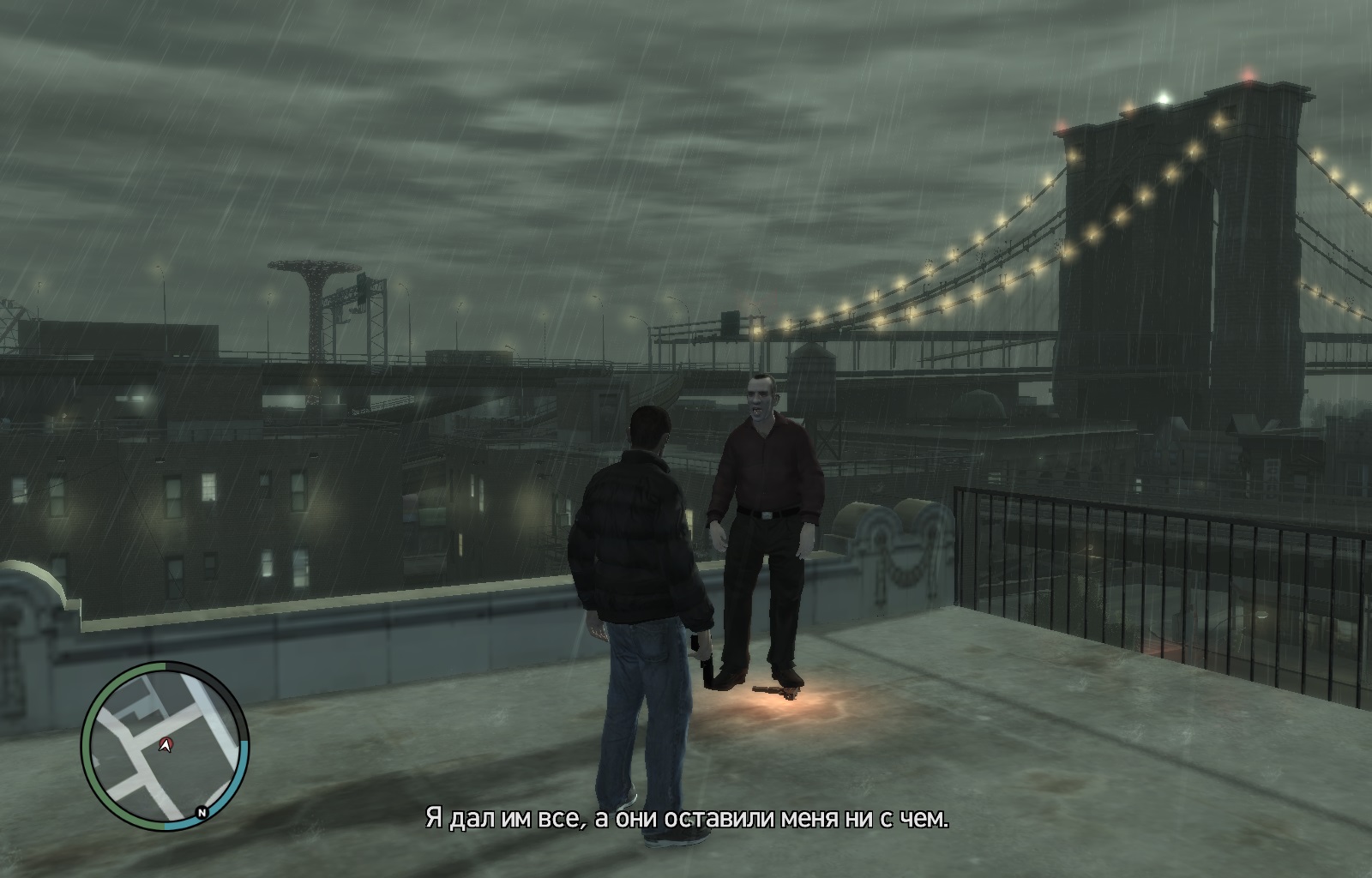Click the north N marker on radar
This screenshot has height=878, width=1372.
[202, 812]
